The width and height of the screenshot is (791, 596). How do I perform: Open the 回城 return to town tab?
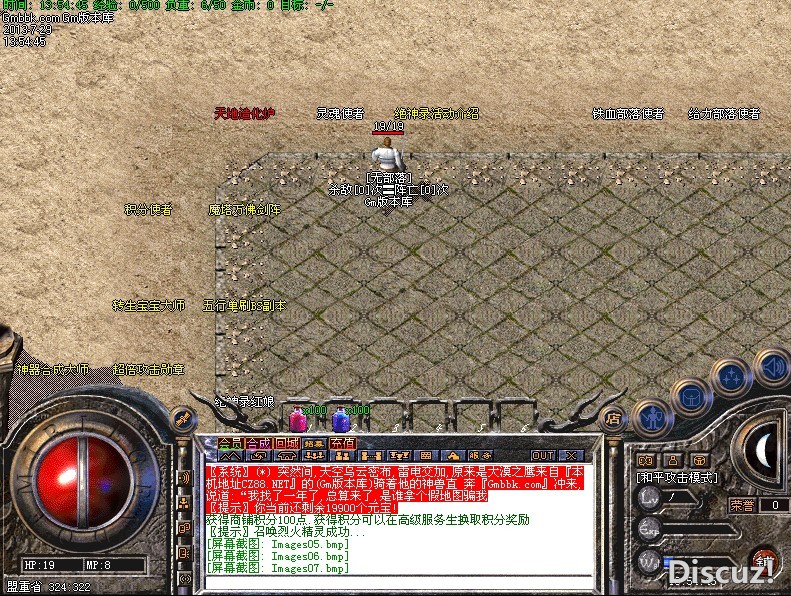point(287,443)
